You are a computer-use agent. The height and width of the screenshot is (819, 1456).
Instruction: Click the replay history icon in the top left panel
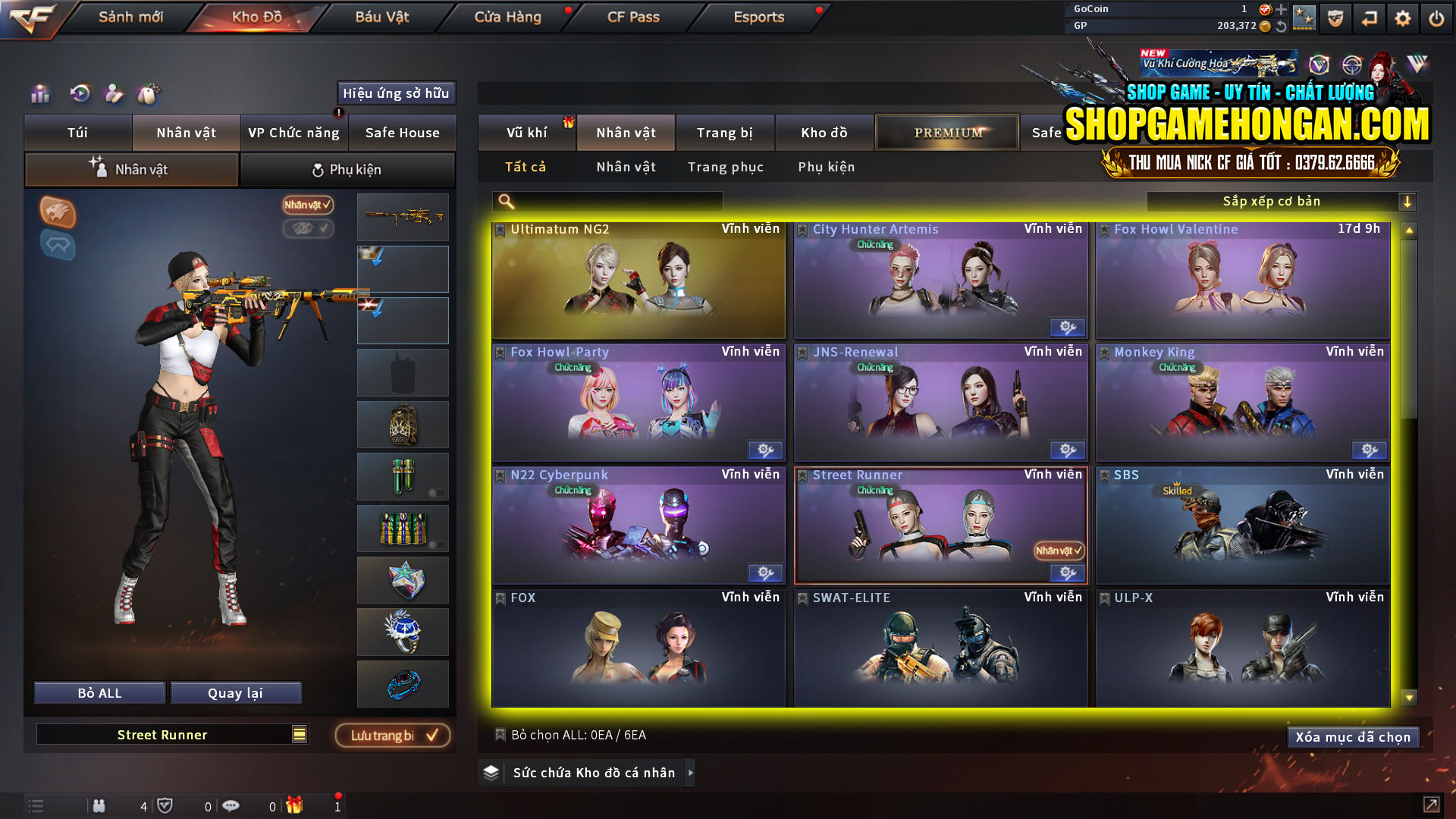pos(79,94)
